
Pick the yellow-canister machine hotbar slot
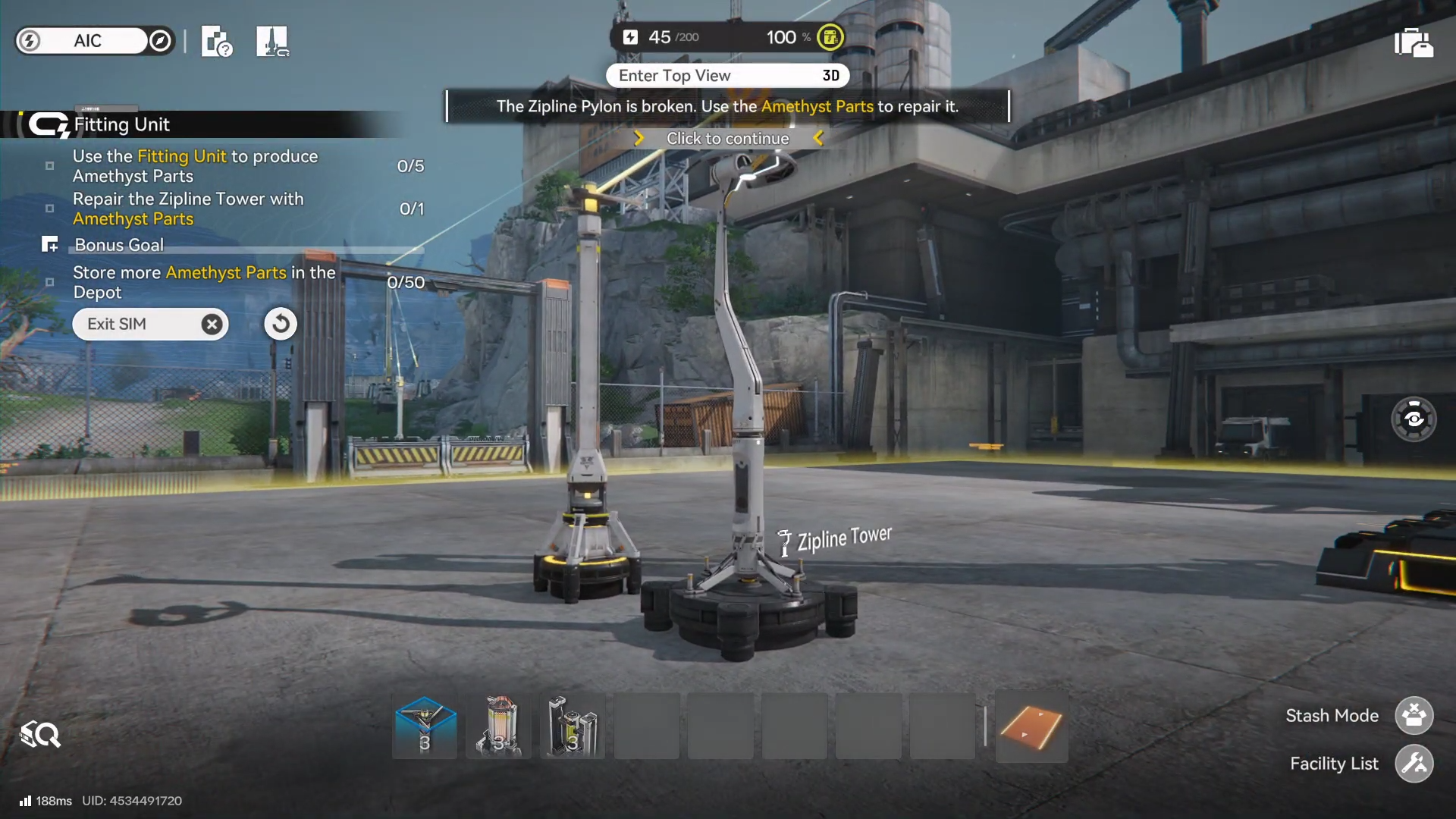[573, 726]
